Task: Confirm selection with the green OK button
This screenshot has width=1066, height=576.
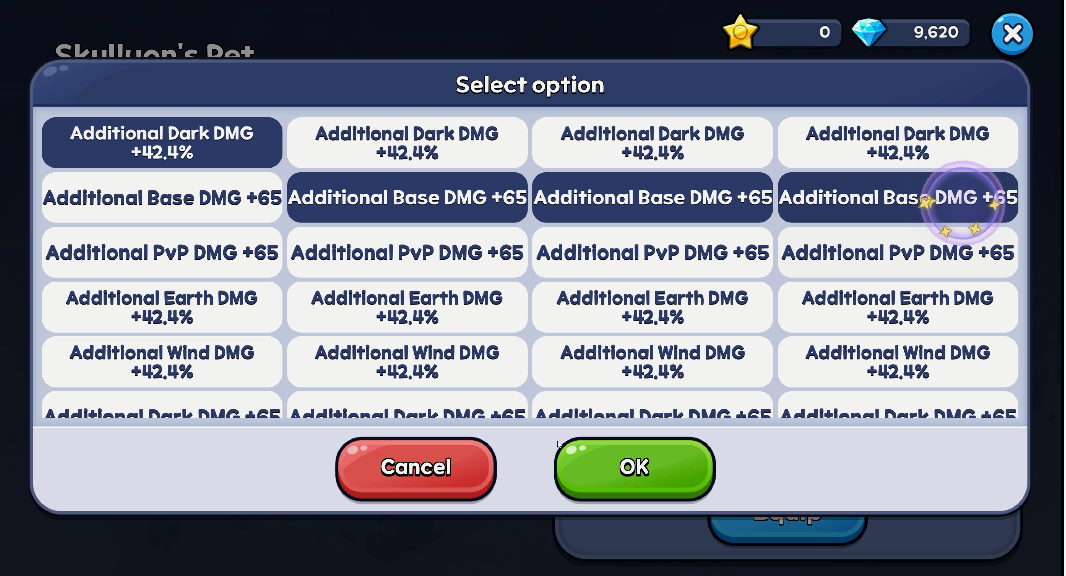Action: click(634, 467)
